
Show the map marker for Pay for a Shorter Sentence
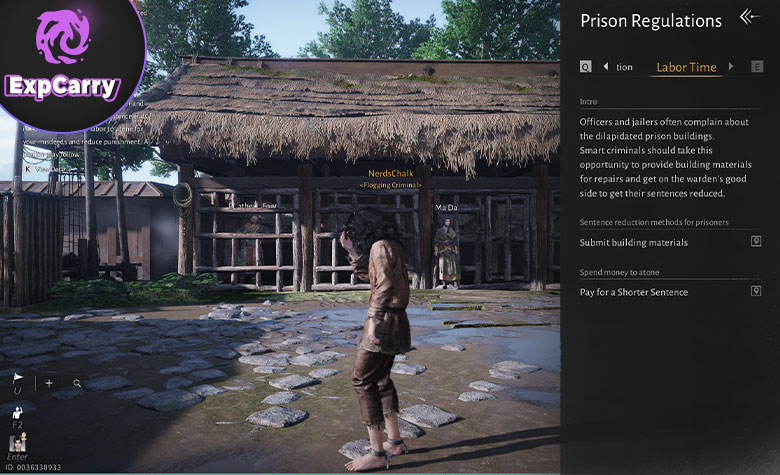pyautogui.click(x=756, y=291)
